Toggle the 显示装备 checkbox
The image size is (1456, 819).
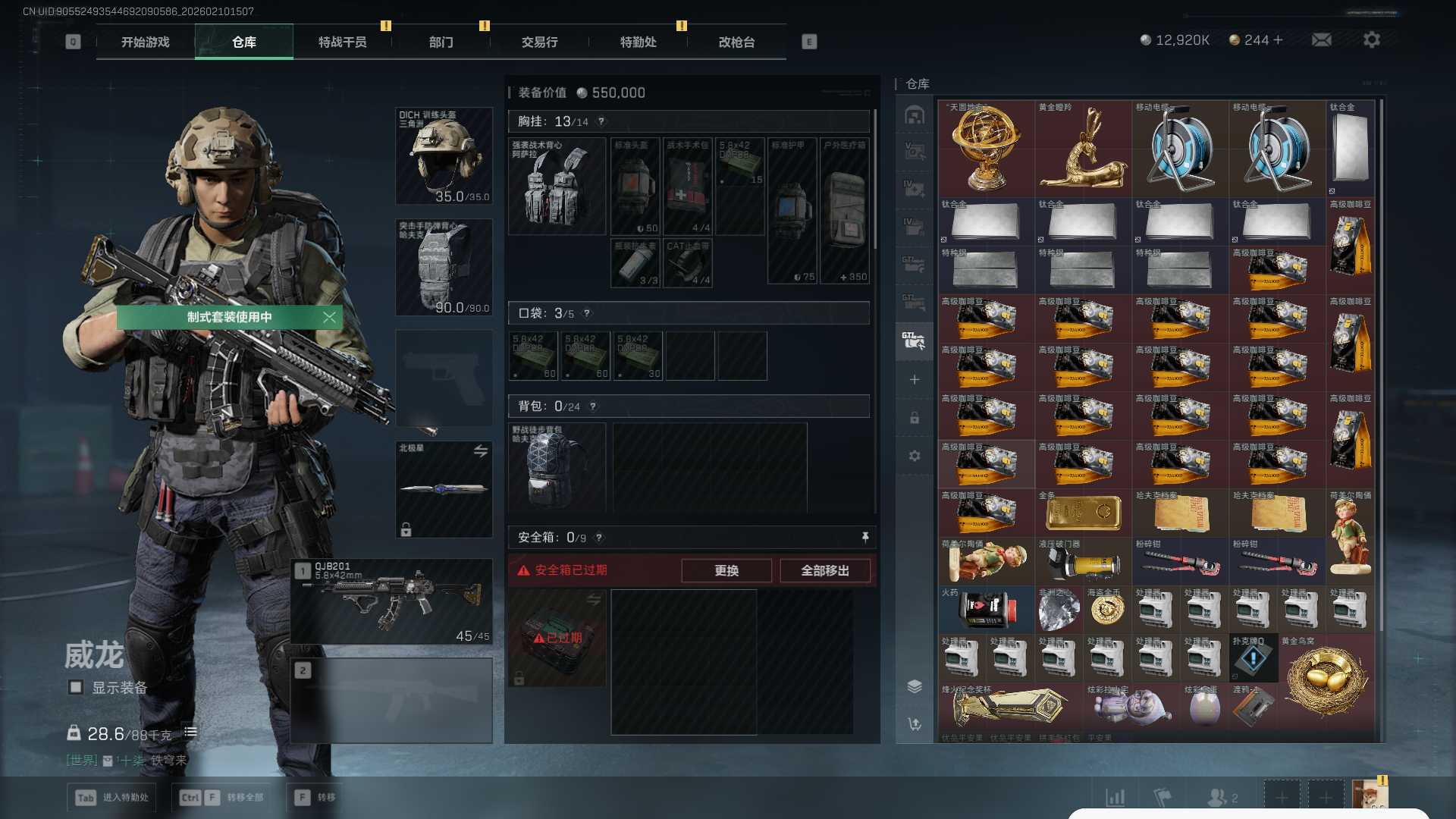[x=76, y=687]
